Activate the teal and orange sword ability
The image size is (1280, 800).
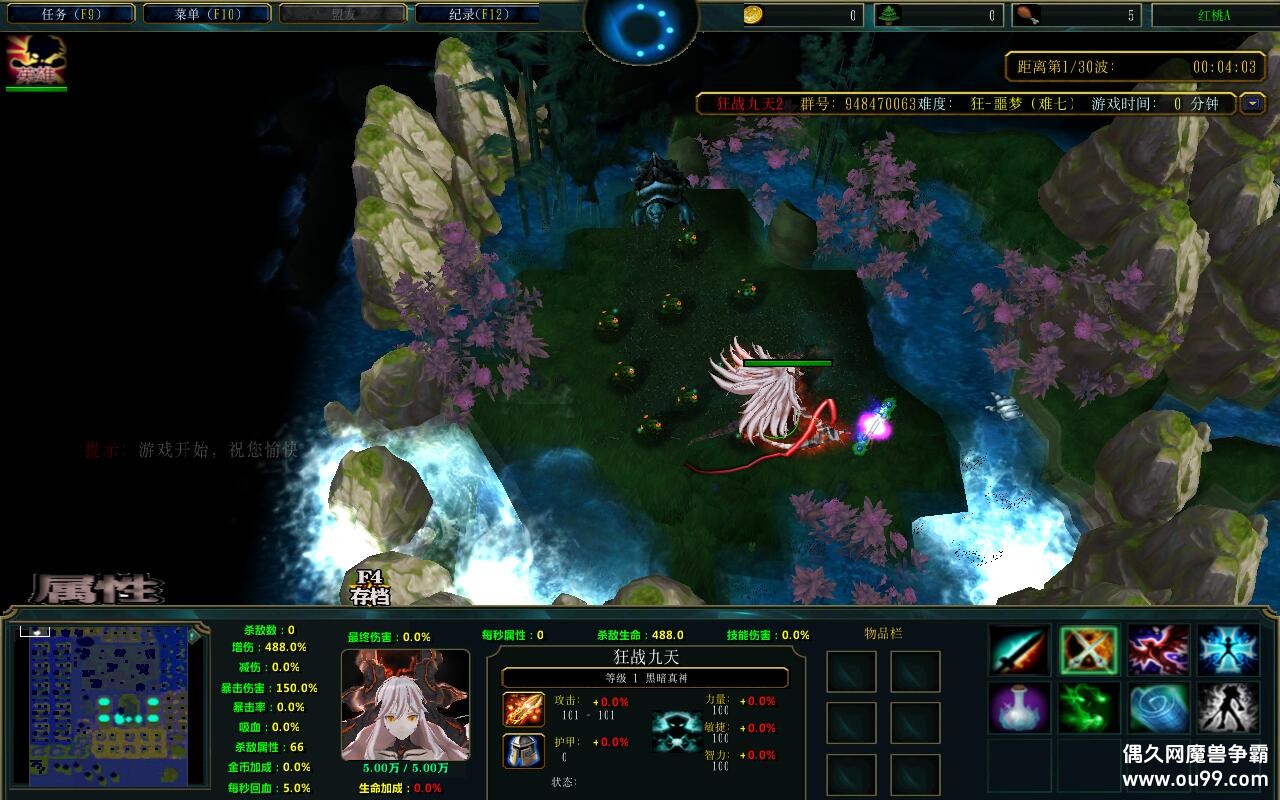point(1019,650)
